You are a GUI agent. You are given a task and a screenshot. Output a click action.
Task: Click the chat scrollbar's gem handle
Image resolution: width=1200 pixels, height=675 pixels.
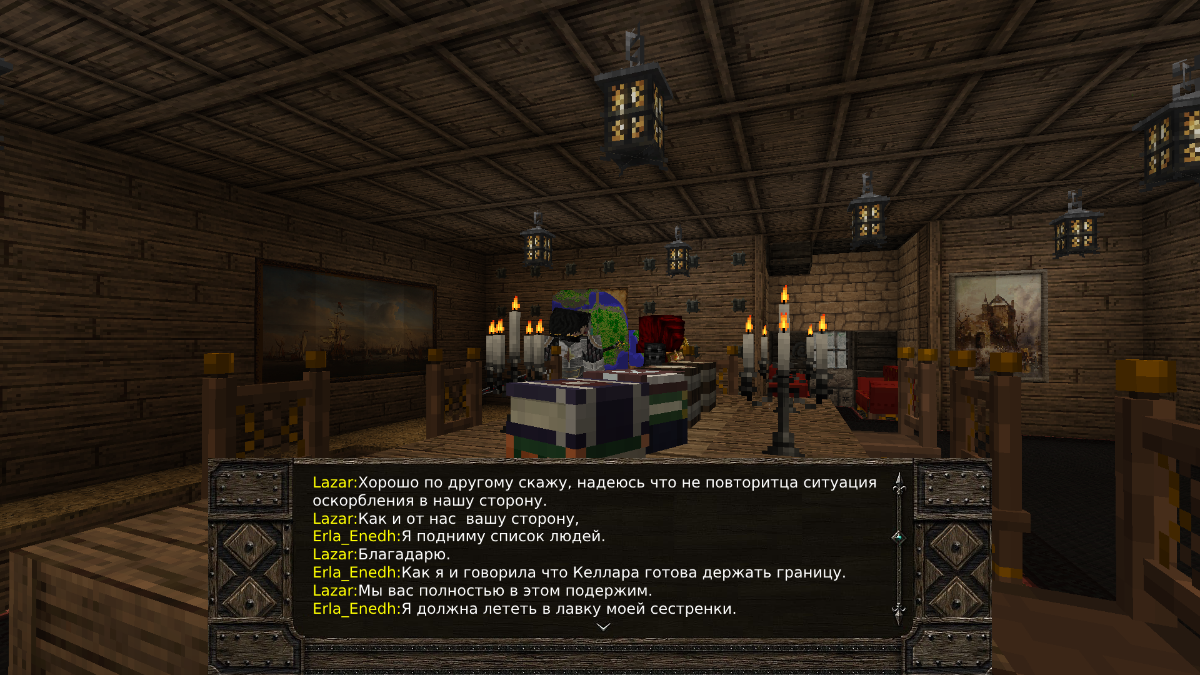897,537
